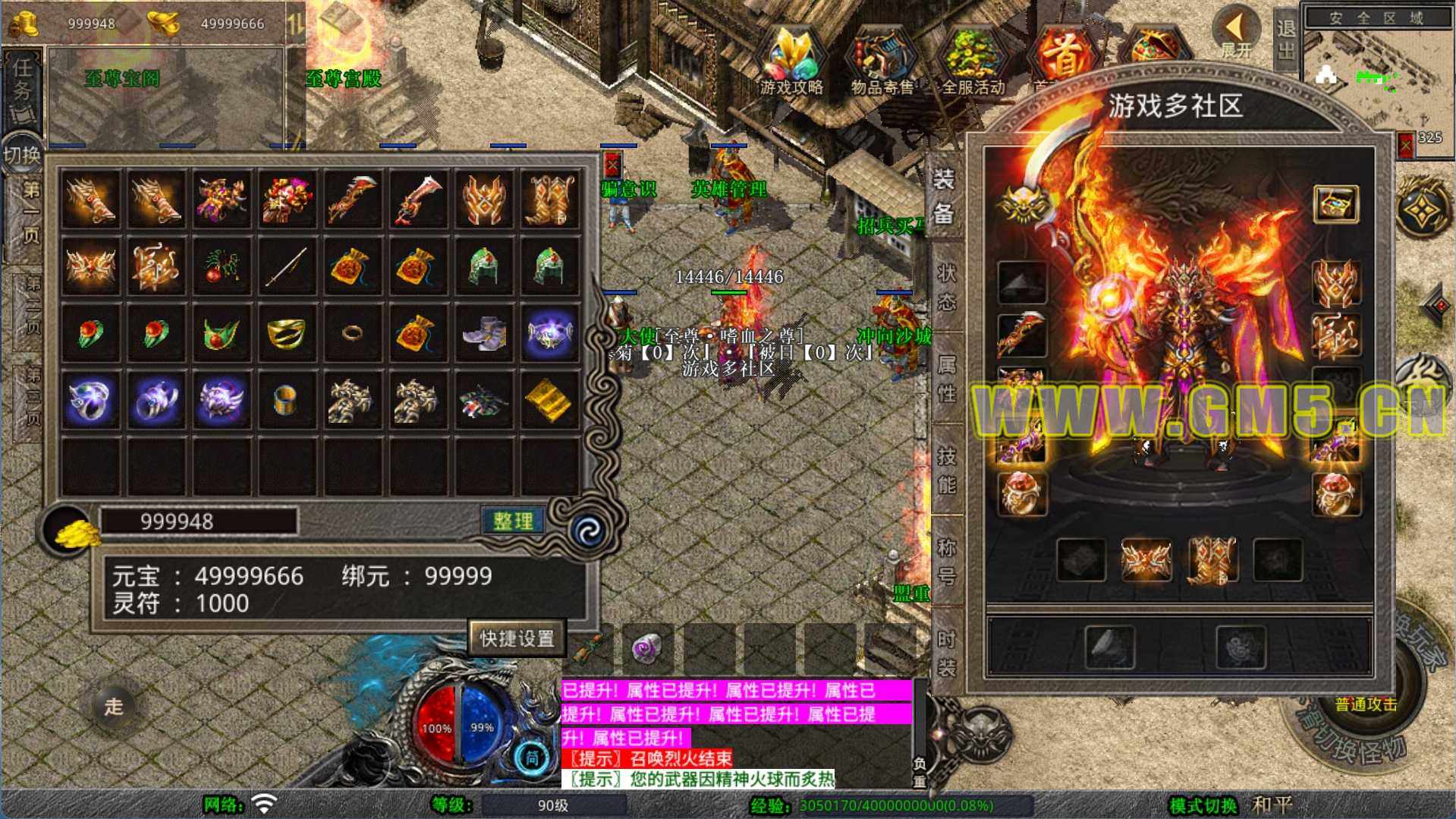Close the character equipment panel
Image resolution: width=1456 pixels, height=819 pixels.
(1405, 143)
